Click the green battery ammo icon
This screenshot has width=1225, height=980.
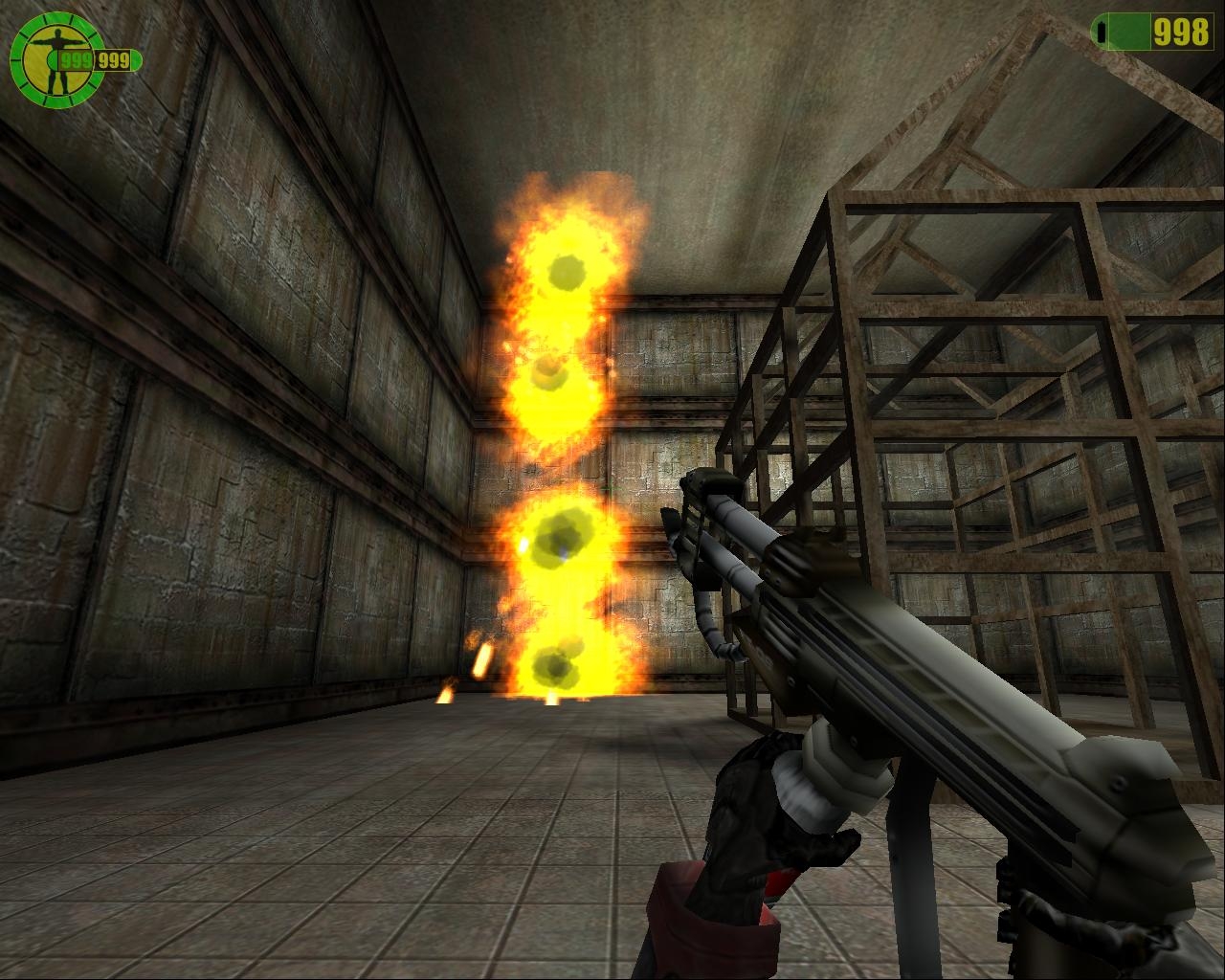pos(1110,32)
